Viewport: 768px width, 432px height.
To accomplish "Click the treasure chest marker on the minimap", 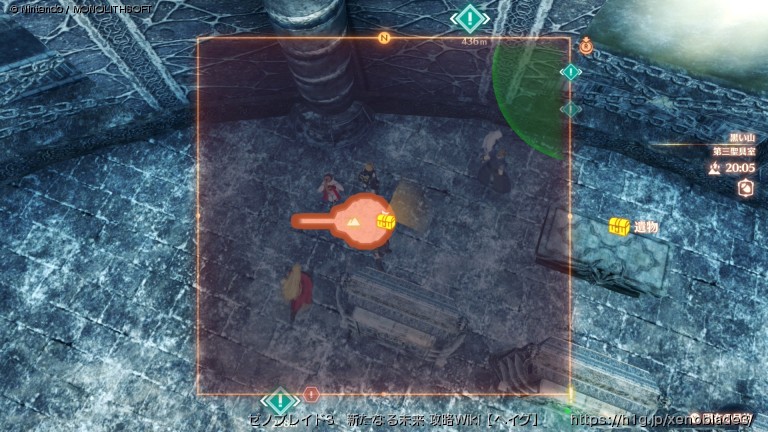I will pos(385,221).
